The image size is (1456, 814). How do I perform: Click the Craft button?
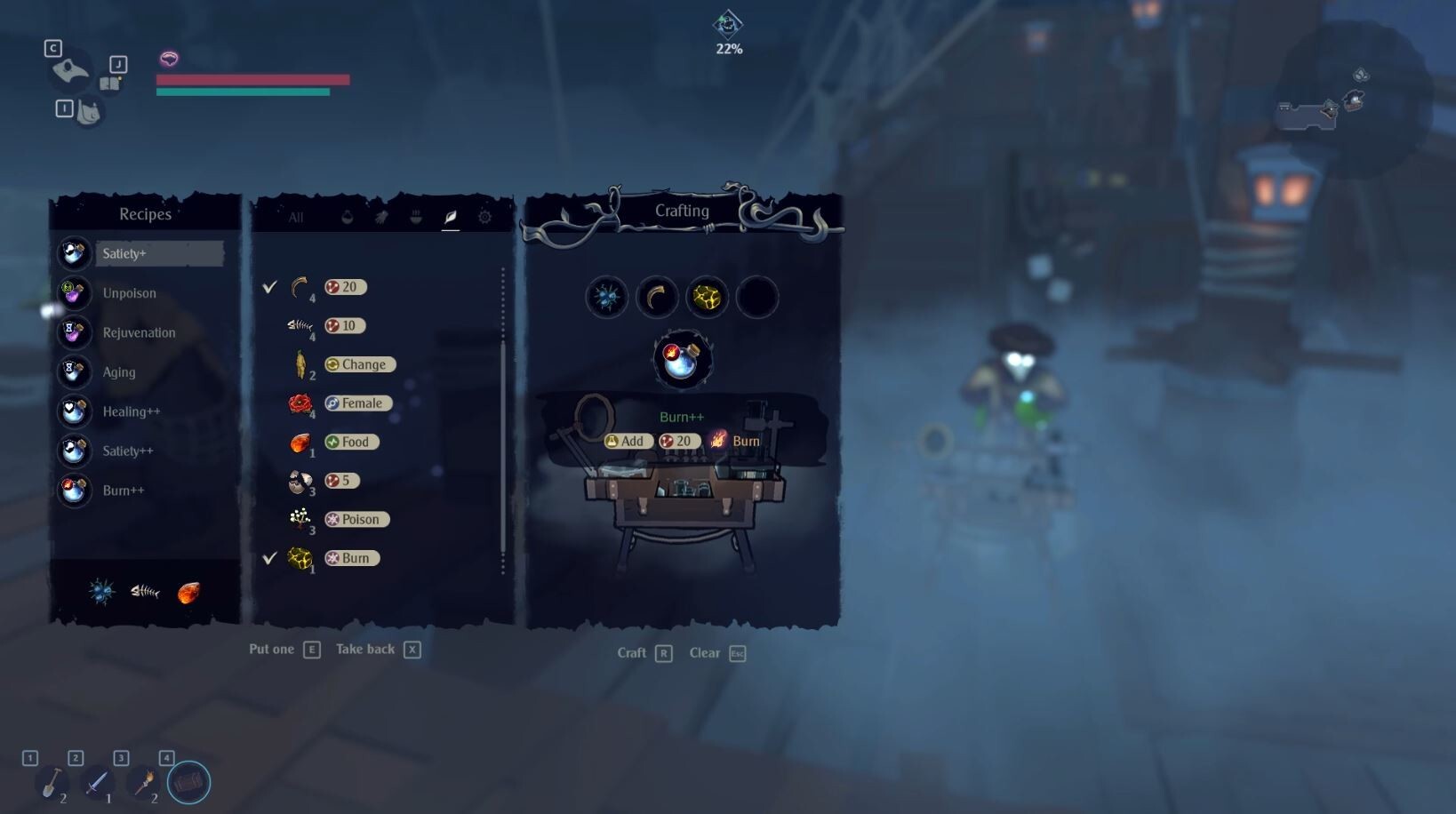[633, 652]
